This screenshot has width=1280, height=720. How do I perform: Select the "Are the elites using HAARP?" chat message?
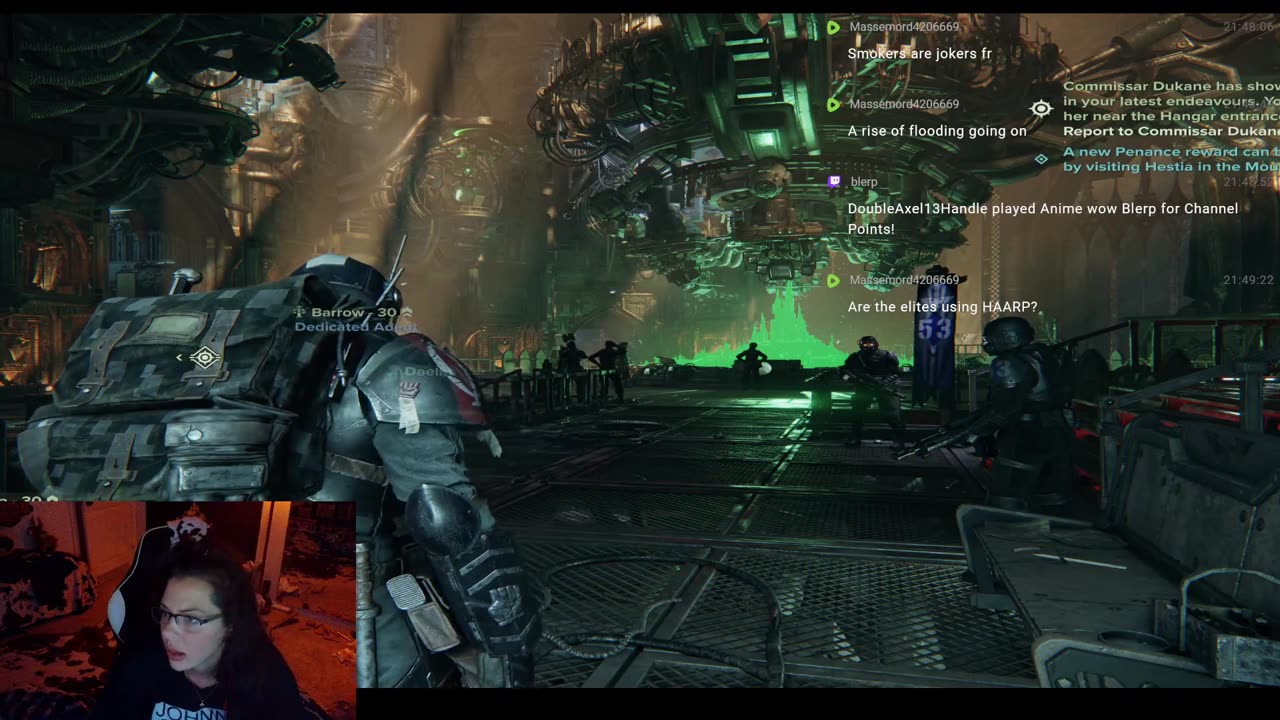(942, 307)
